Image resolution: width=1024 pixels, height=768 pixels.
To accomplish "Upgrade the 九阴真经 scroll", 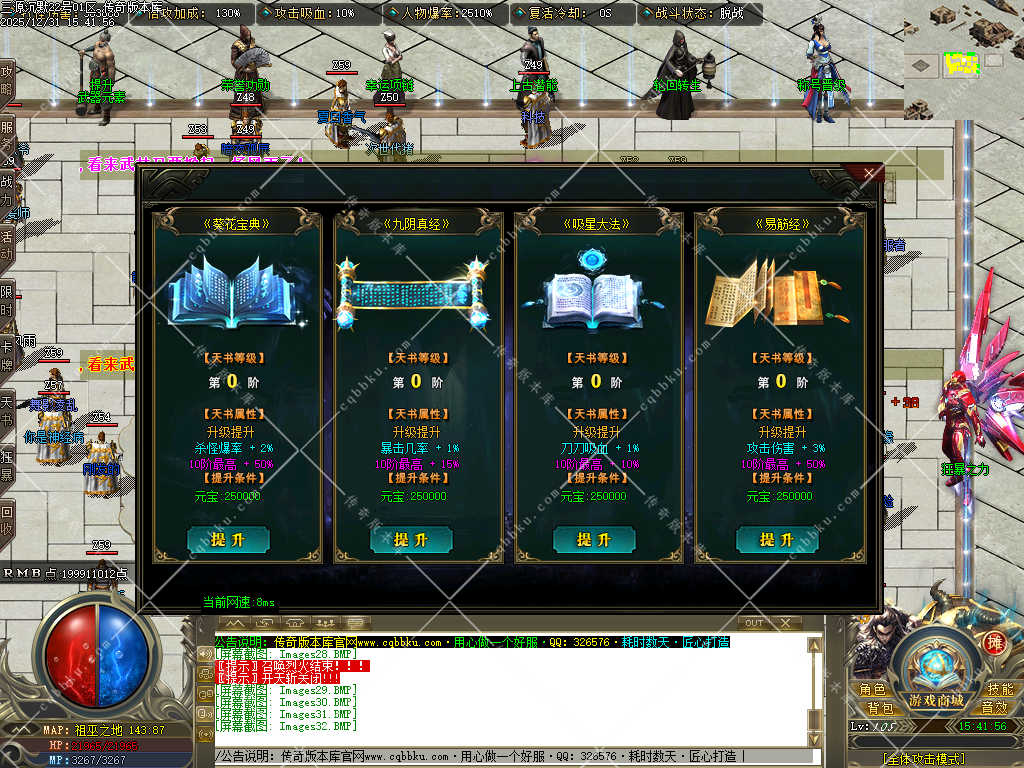I will tap(411, 540).
